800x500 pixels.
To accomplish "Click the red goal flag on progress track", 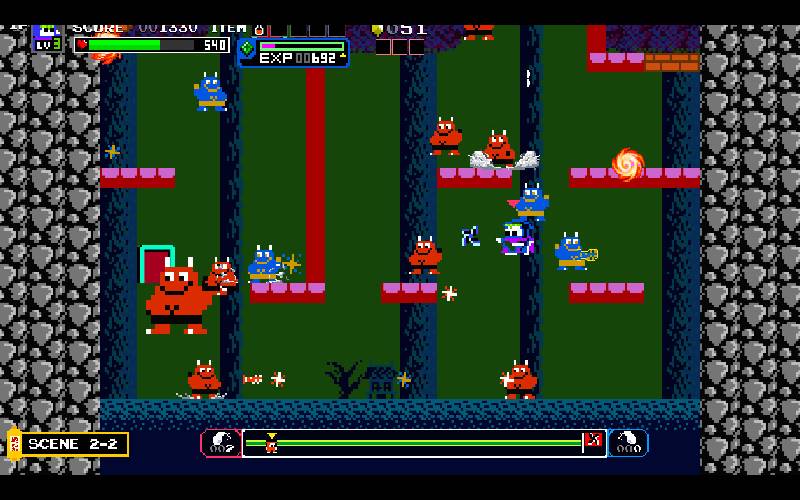I will (592, 441).
